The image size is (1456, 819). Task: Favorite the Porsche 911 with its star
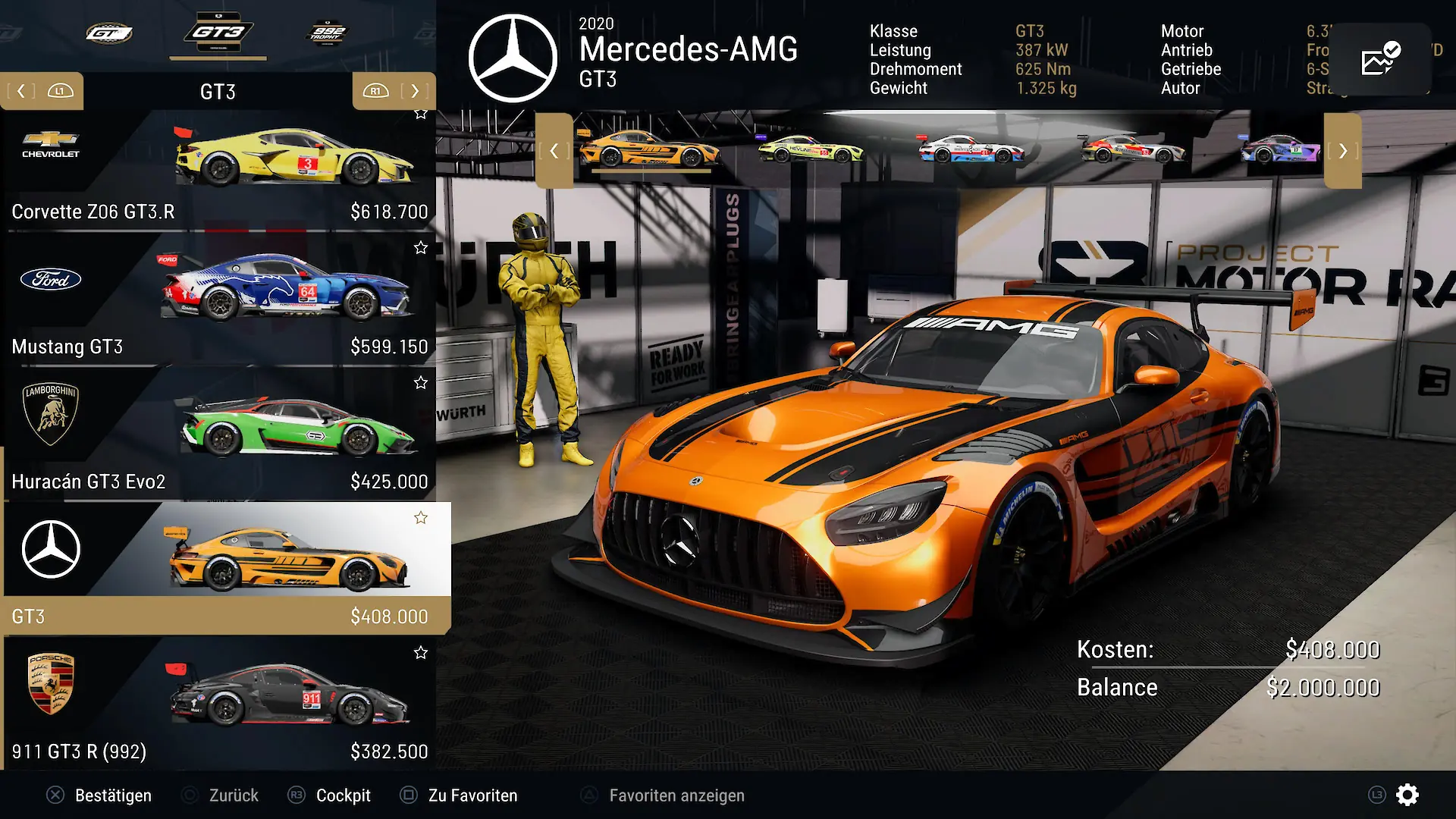(421, 653)
